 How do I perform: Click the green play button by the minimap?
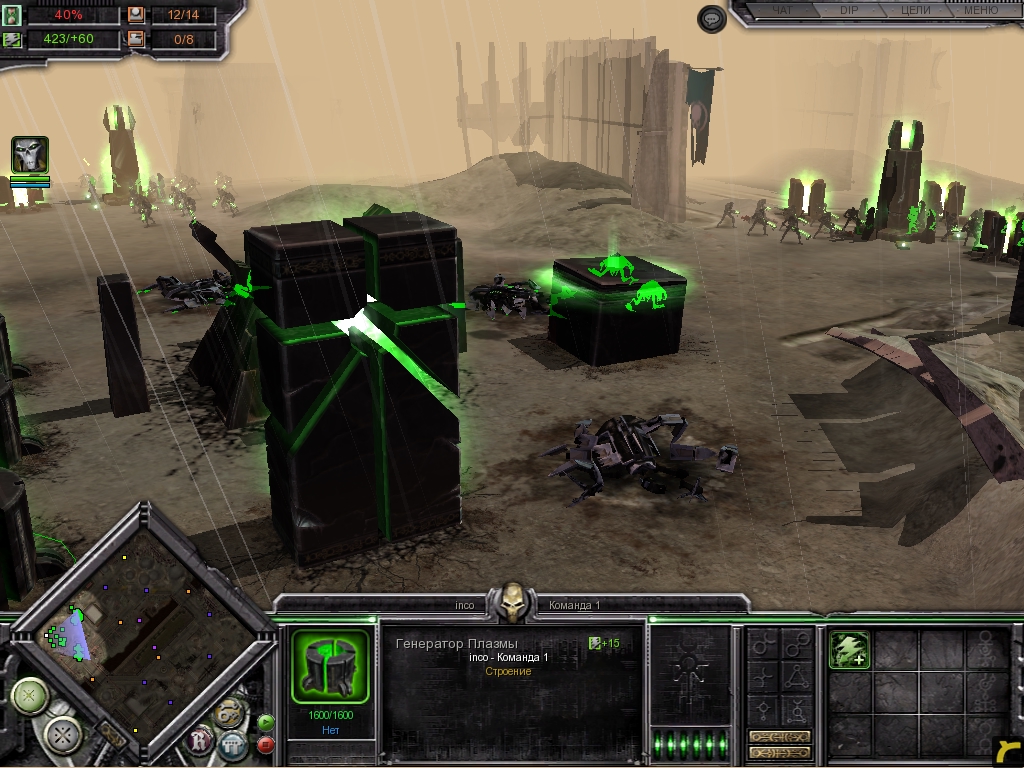(x=266, y=722)
